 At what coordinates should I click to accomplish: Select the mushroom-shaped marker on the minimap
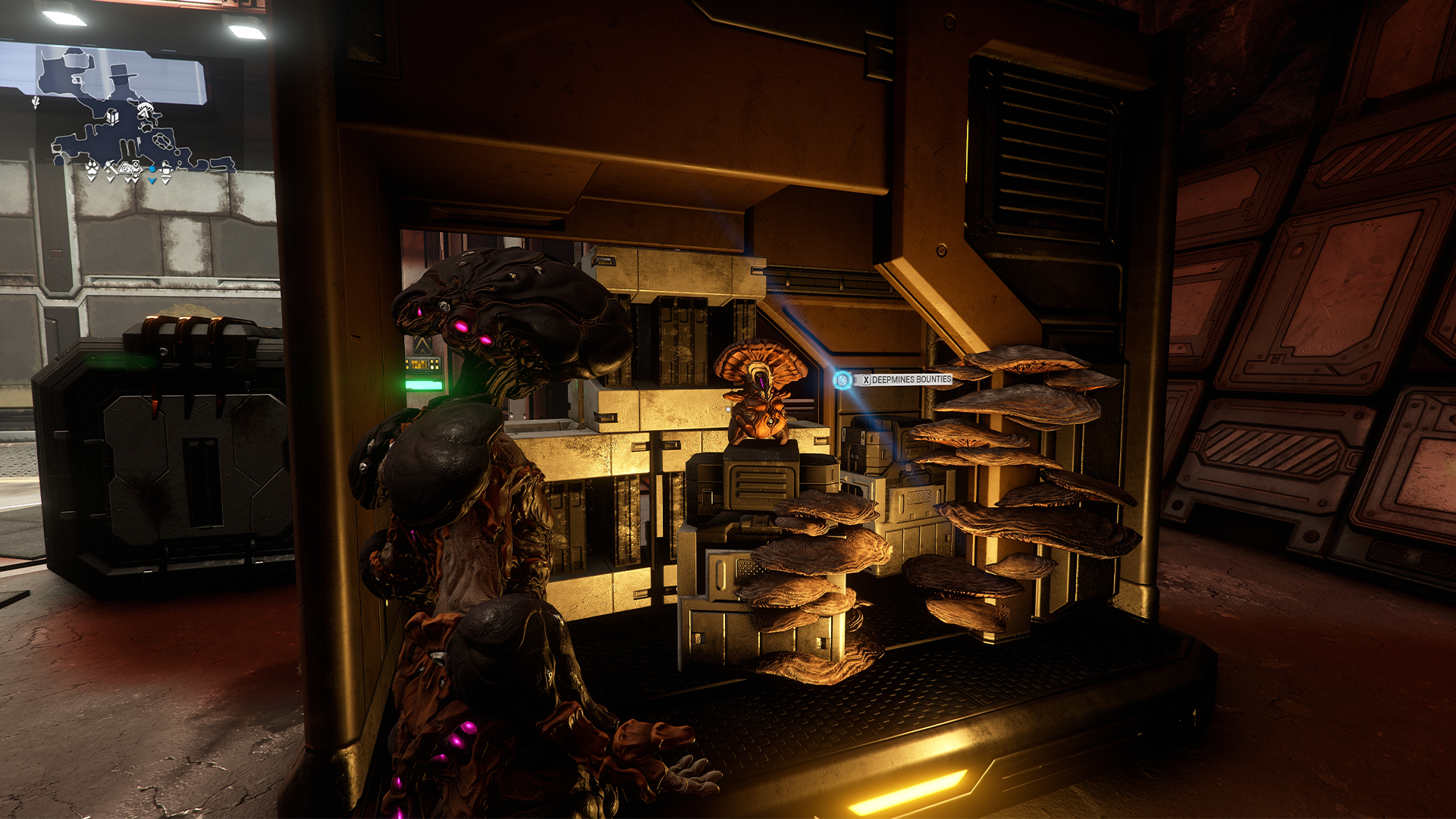(145, 107)
